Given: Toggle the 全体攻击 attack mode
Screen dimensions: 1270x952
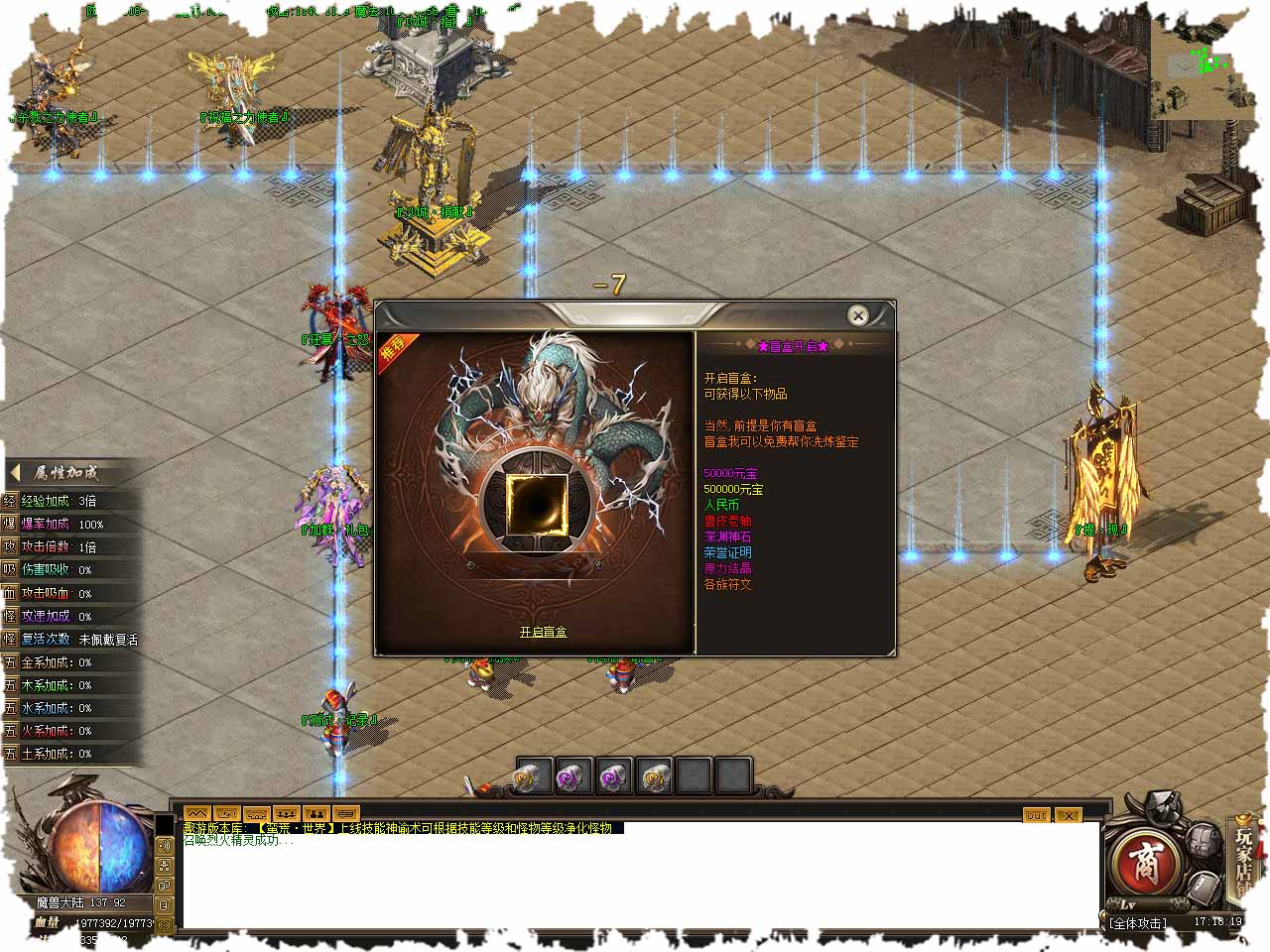Looking at the screenshot, I should click(x=1138, y=923).
